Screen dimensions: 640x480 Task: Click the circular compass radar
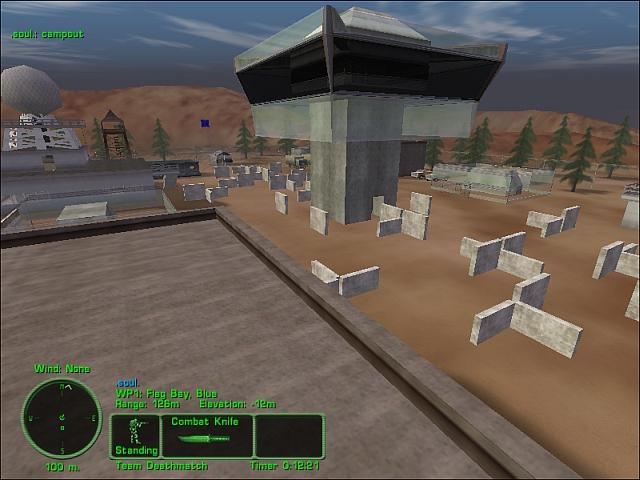(62, 417)
